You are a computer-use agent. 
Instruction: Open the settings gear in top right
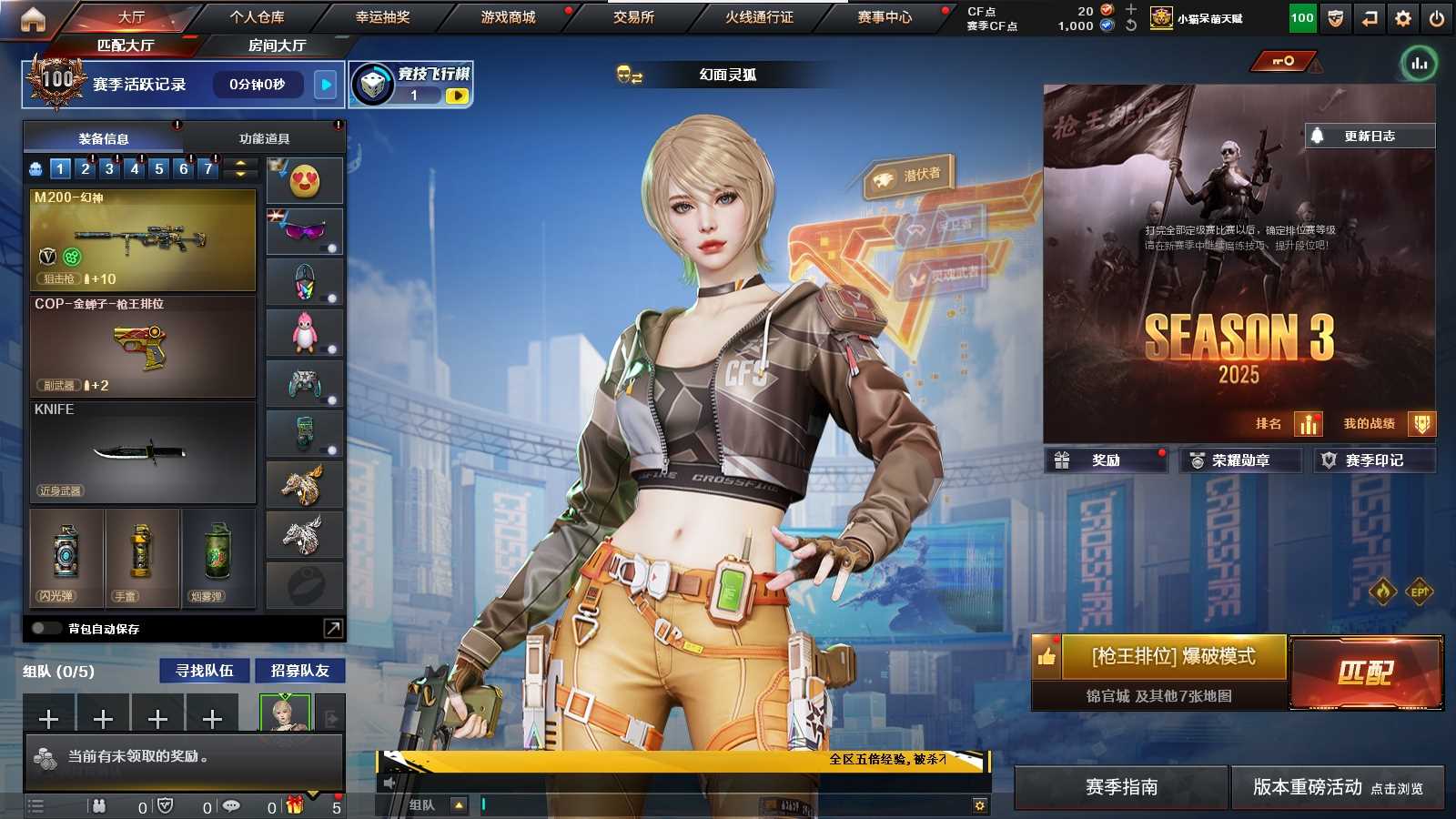[x=1402, y=16]
